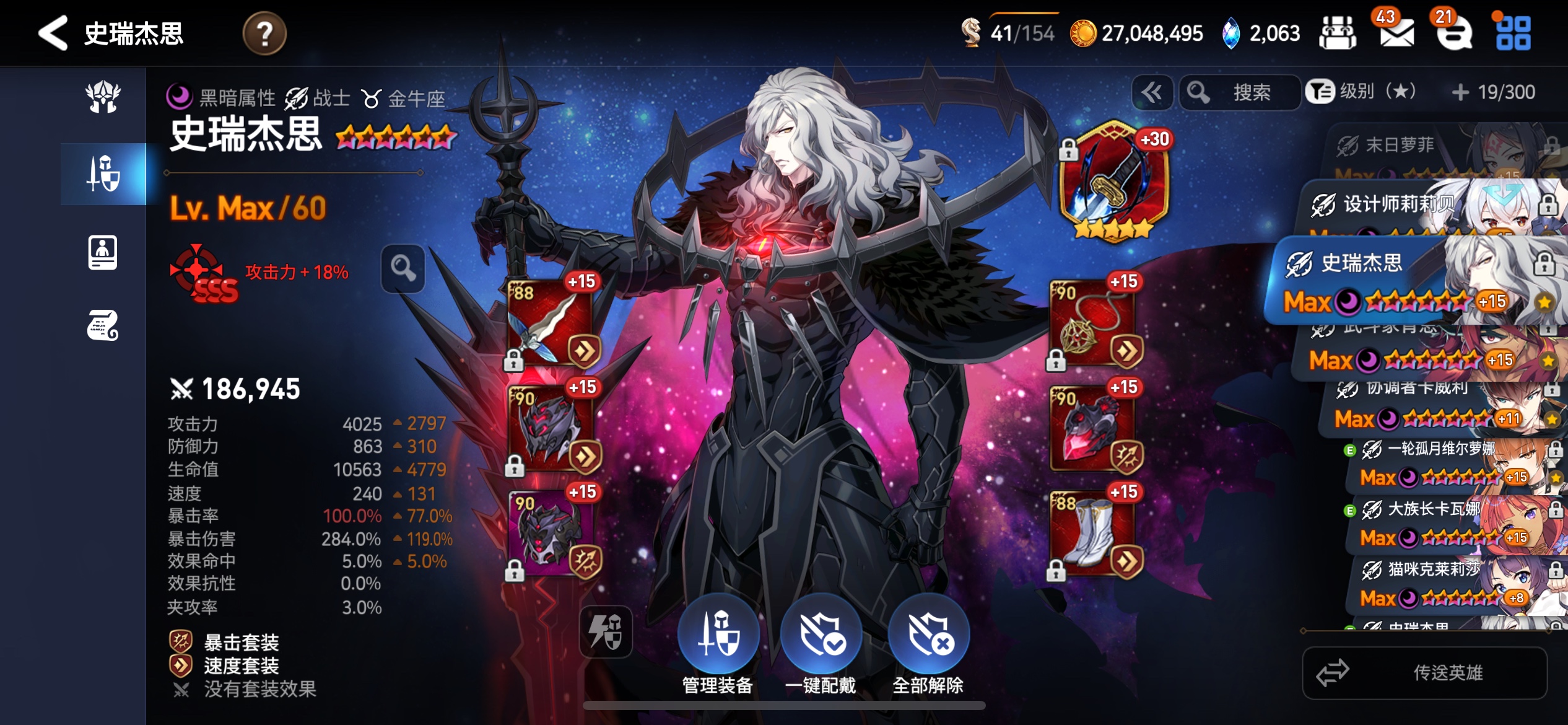
Task: Open stat details magnifier button
Action: [403, 269]
